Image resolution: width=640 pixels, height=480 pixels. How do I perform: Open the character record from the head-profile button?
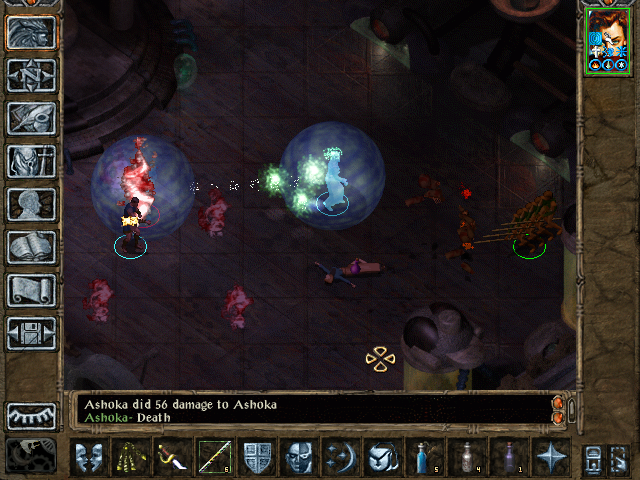(x=31, y=204)
